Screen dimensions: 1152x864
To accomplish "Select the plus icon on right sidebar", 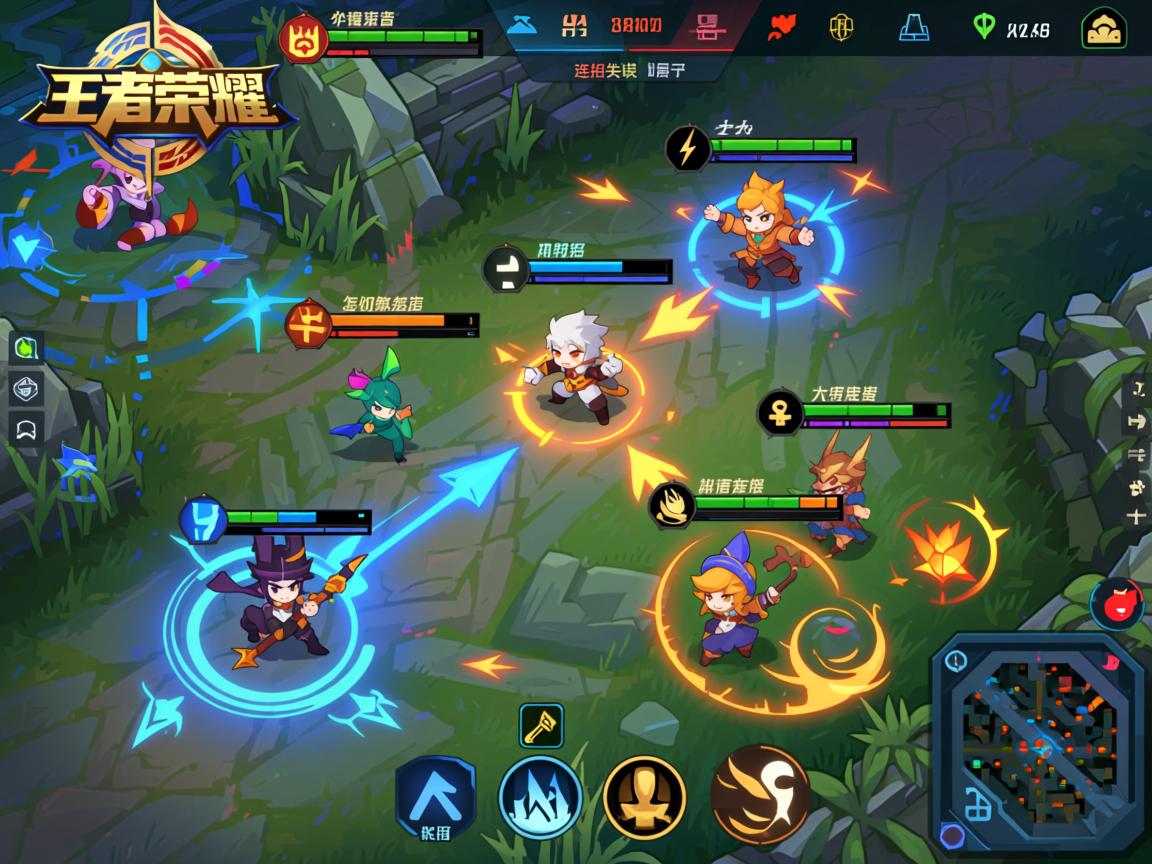I will tap(1136, 516).
